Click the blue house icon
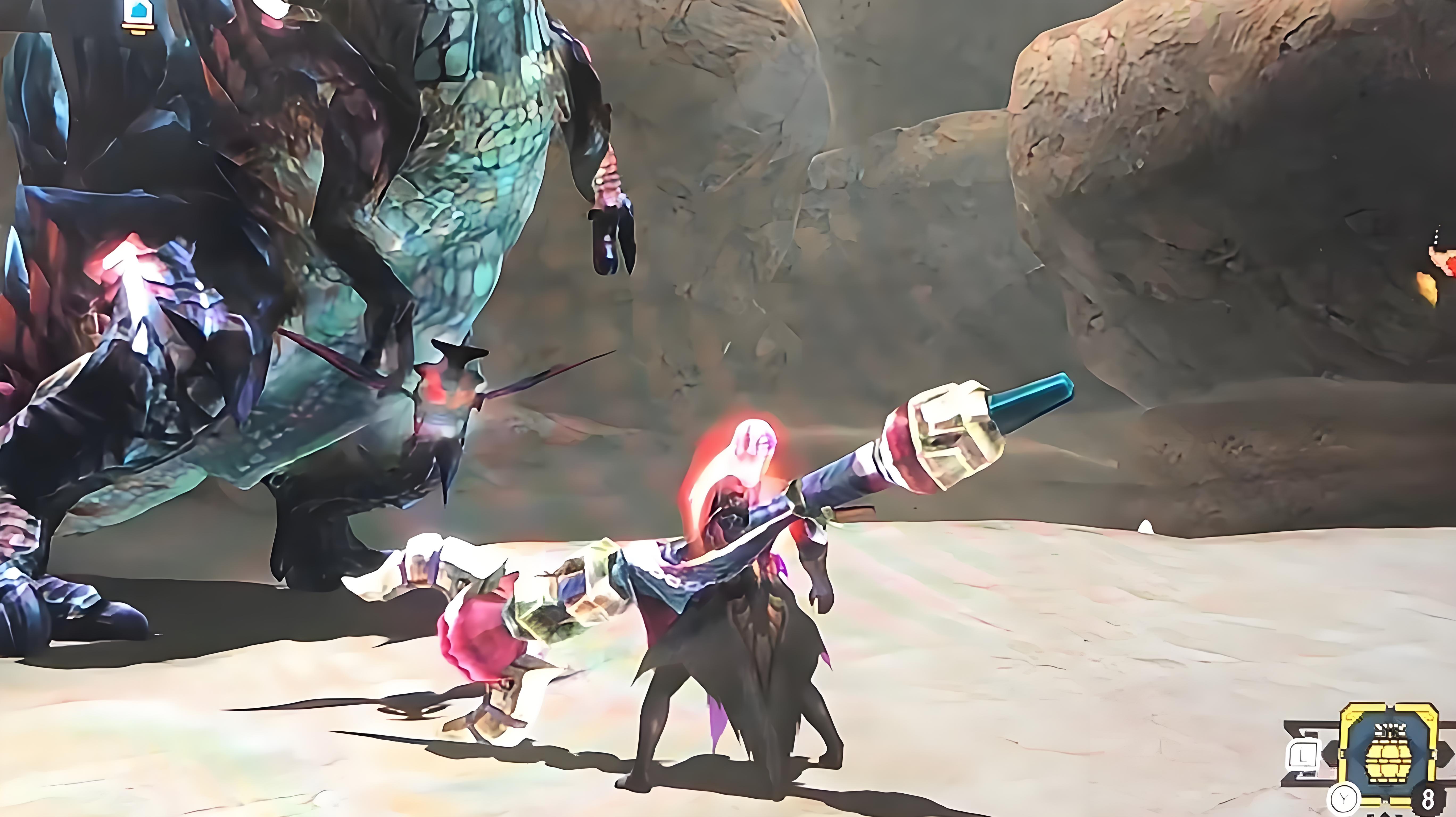The height and width of the screenshot is (817, 1456). pyautogui.click(x=136, y=11)
